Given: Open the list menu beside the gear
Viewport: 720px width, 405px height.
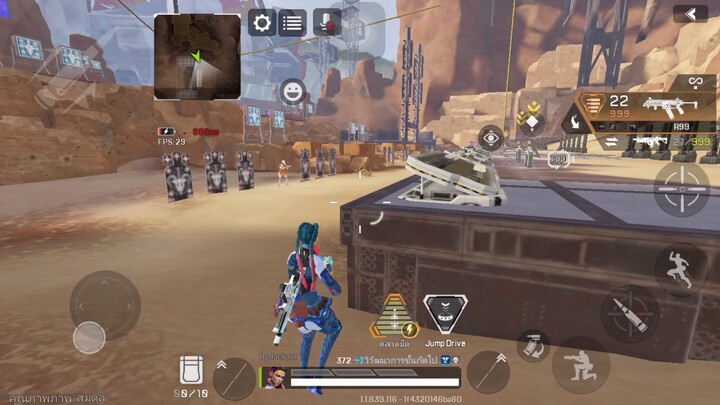Looking at the screenshot, I should pos(292,23).
